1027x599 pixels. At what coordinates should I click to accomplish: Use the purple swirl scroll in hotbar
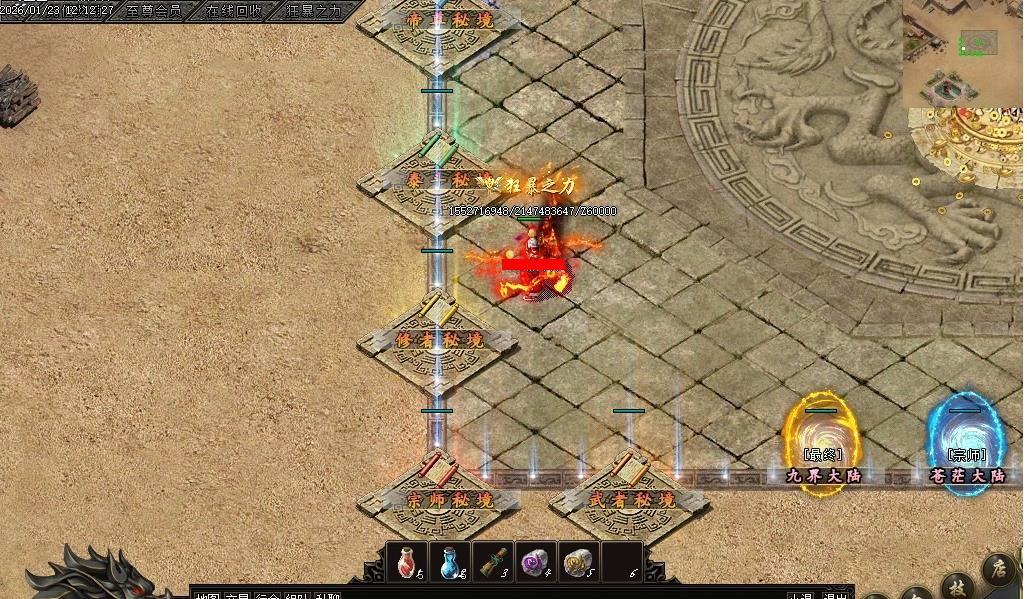[x=536, y=562]
